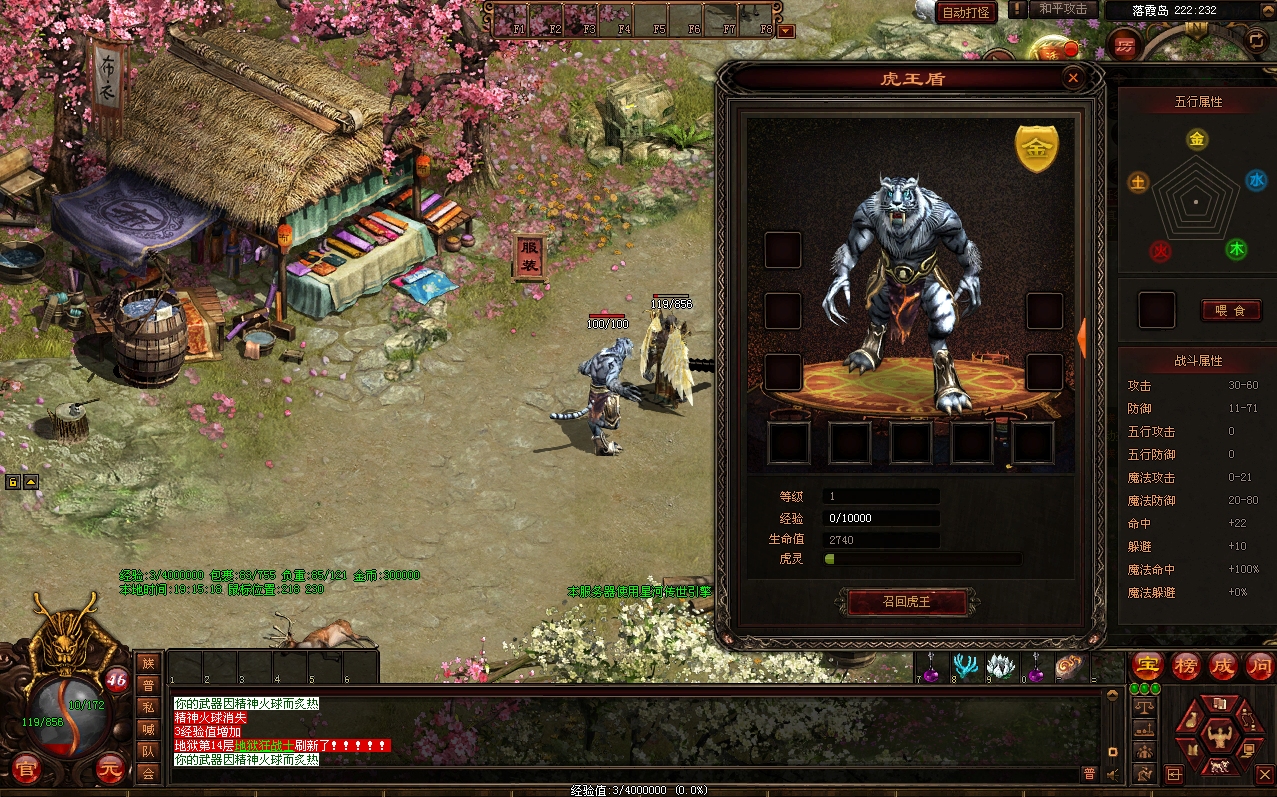Open the 成 achievements orb
Viewport: 1277px width, 797px height.
[x=1223, y=666]
